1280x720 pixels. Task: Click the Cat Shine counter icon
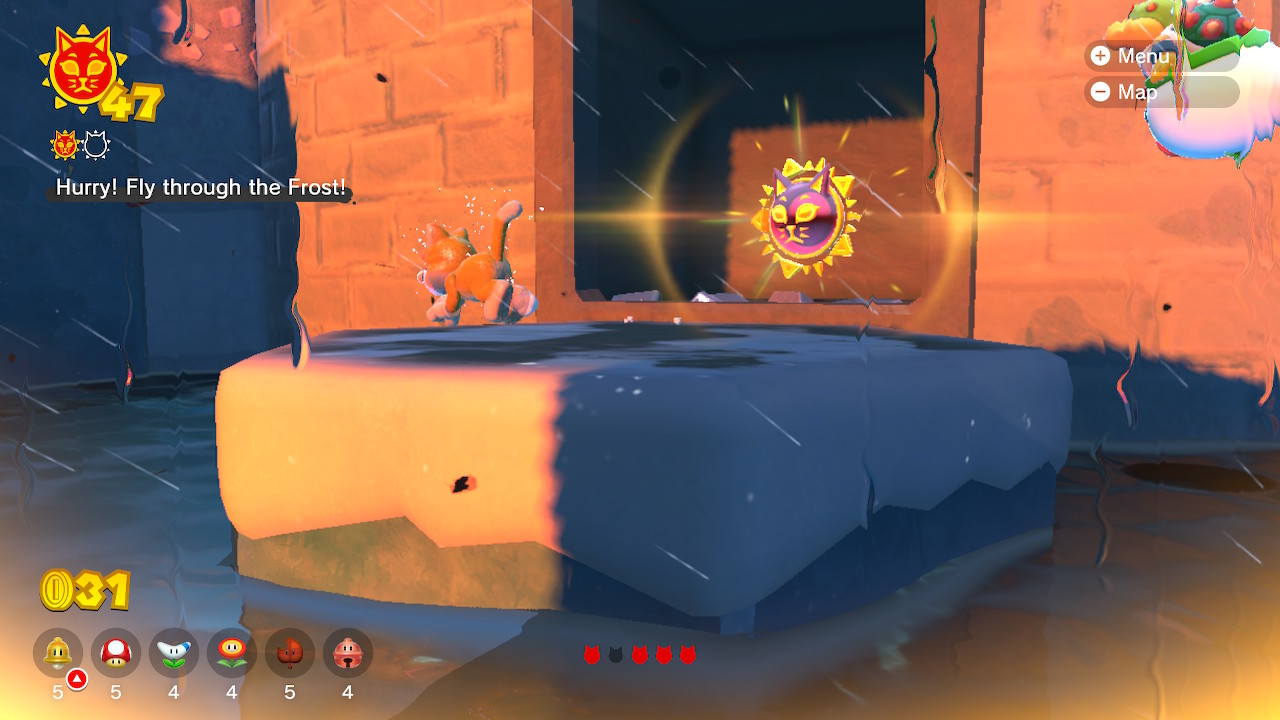[78, 70]
